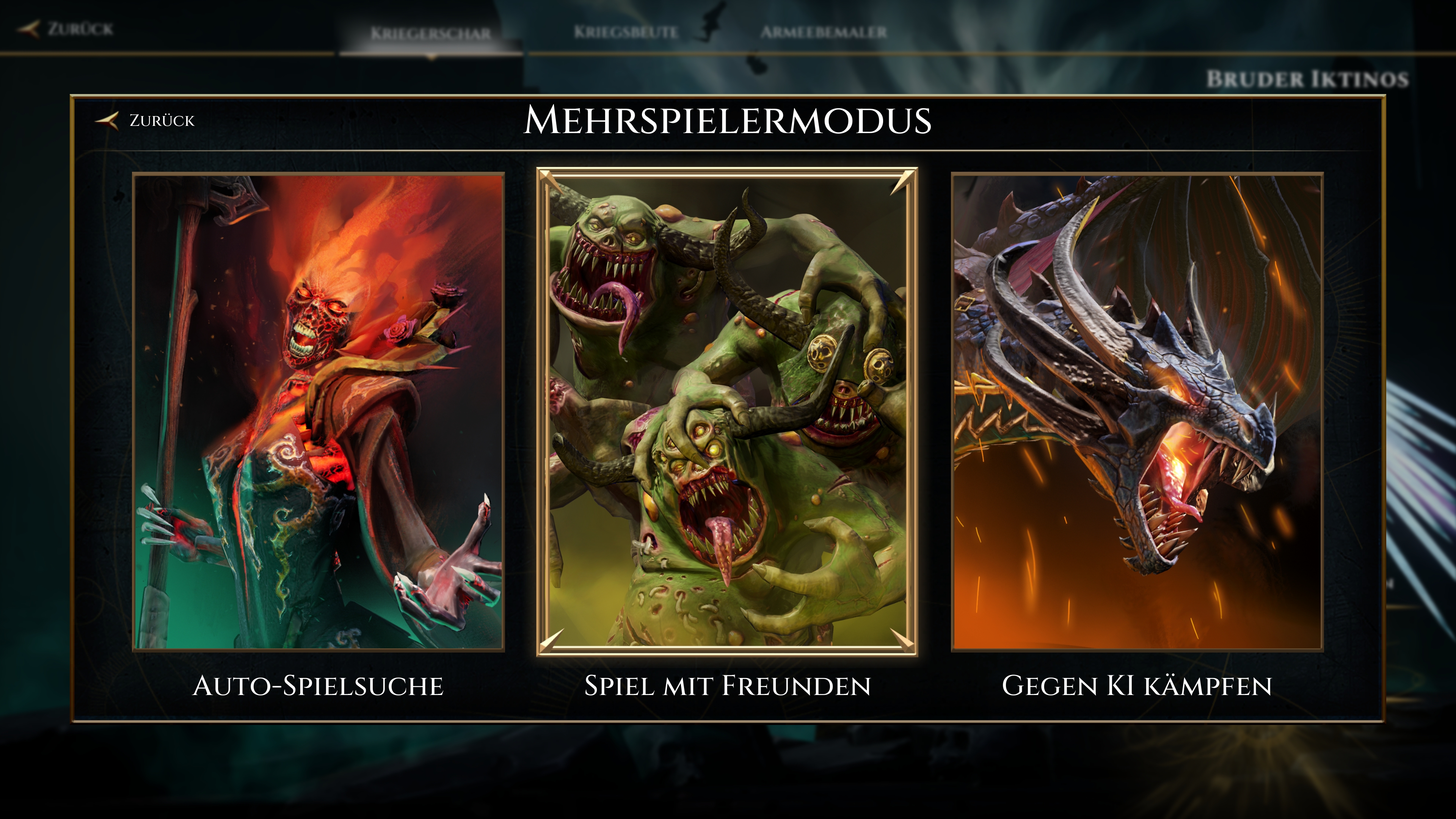
Task: Switch to the Kriegerschar tab
Action: [431, 33]
